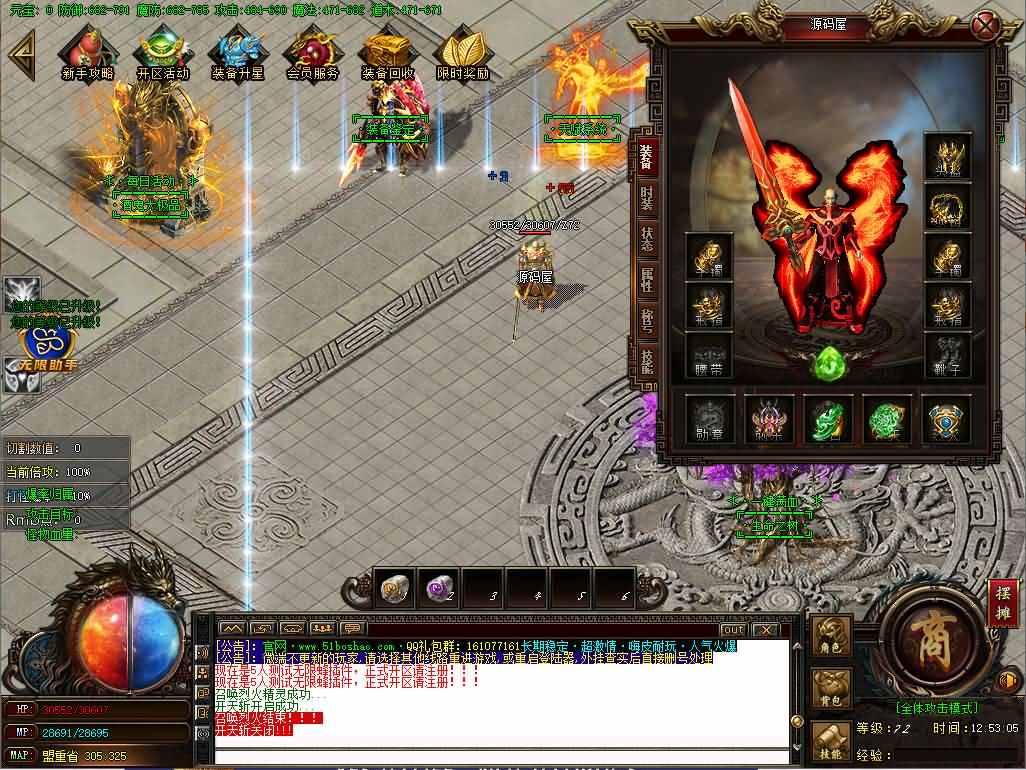Select the 腰带 belt equipment slot

pyautogui.click(x=709, y=356)
